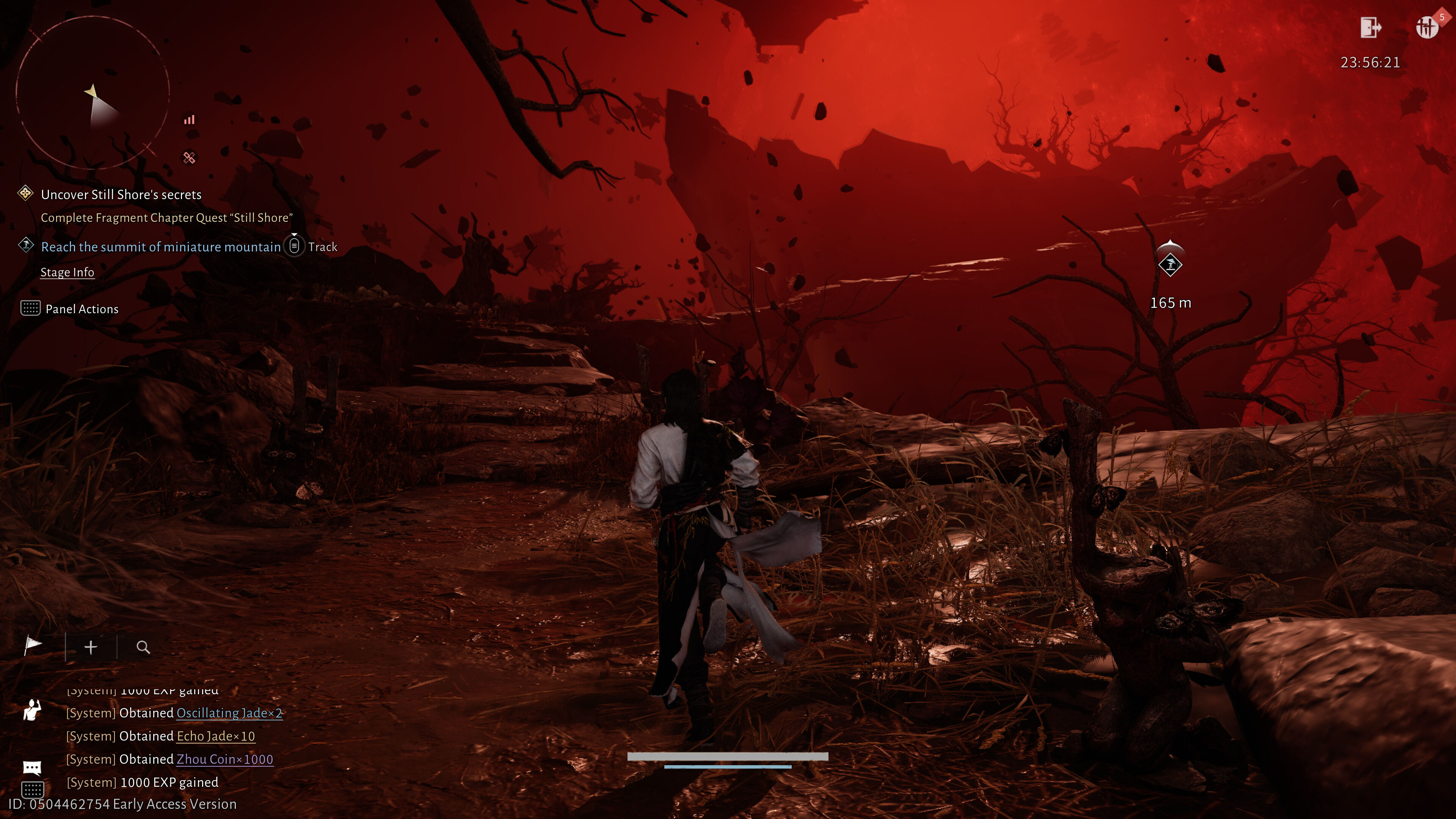This screenshot has height=819, width=1456.
Task: Open the Echo Jade item link
Action: click(x=215, y=736)
